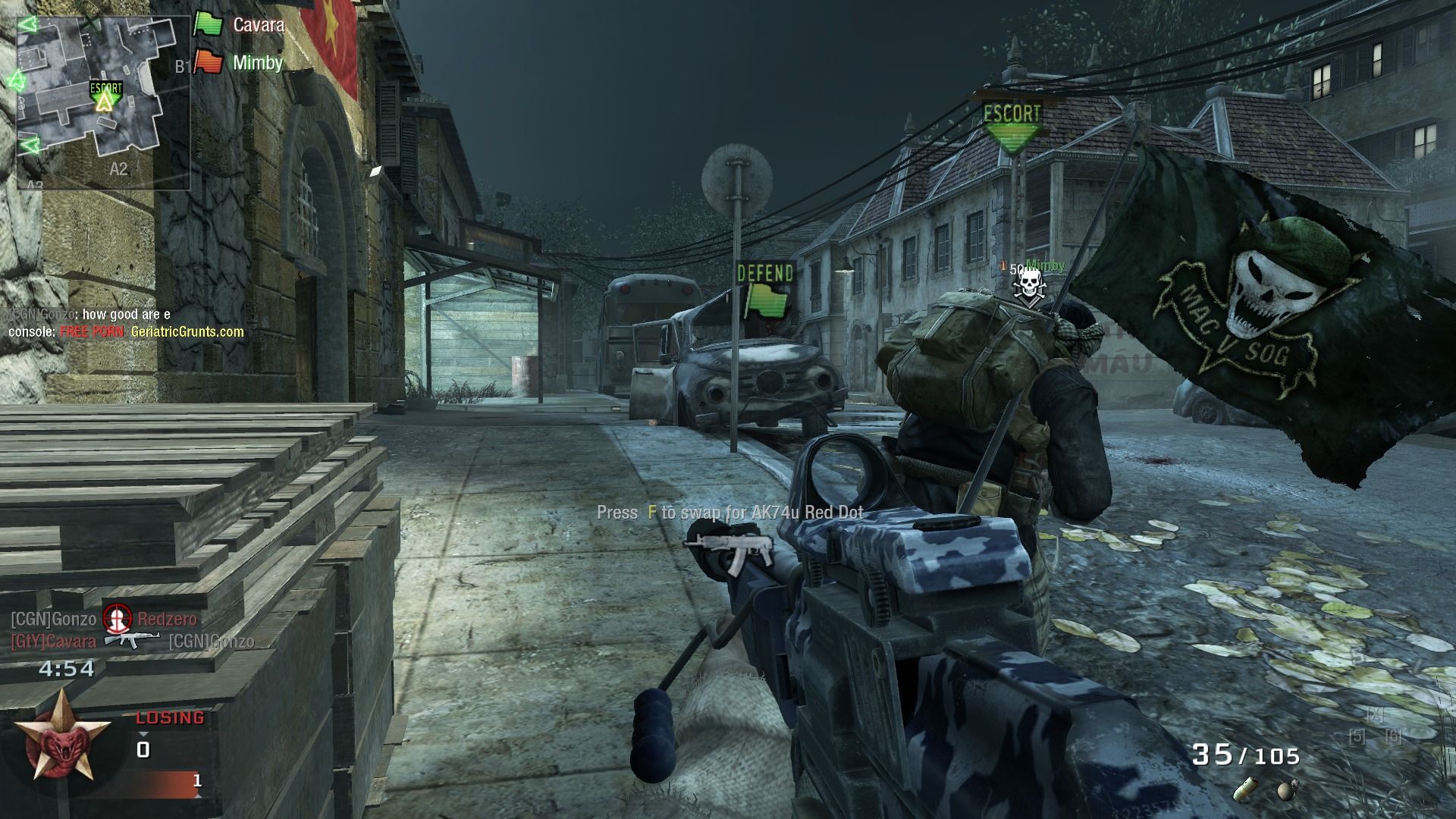Expand the downward arrow above the score 0
This screenshot has height=819, width=1456.
pyautogui.click(x=144, y=735)
